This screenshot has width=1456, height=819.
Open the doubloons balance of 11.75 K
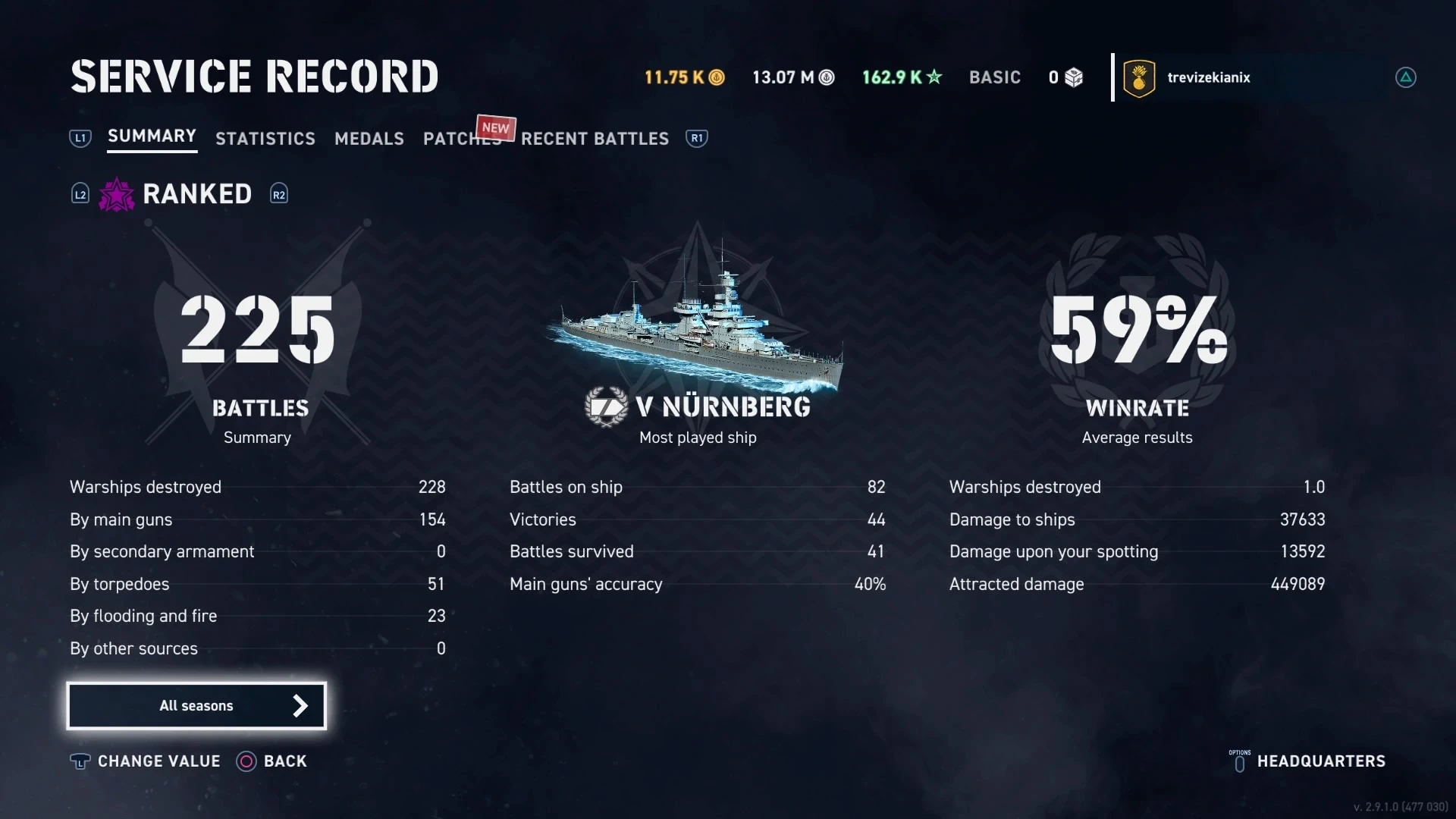click(684, 77)
